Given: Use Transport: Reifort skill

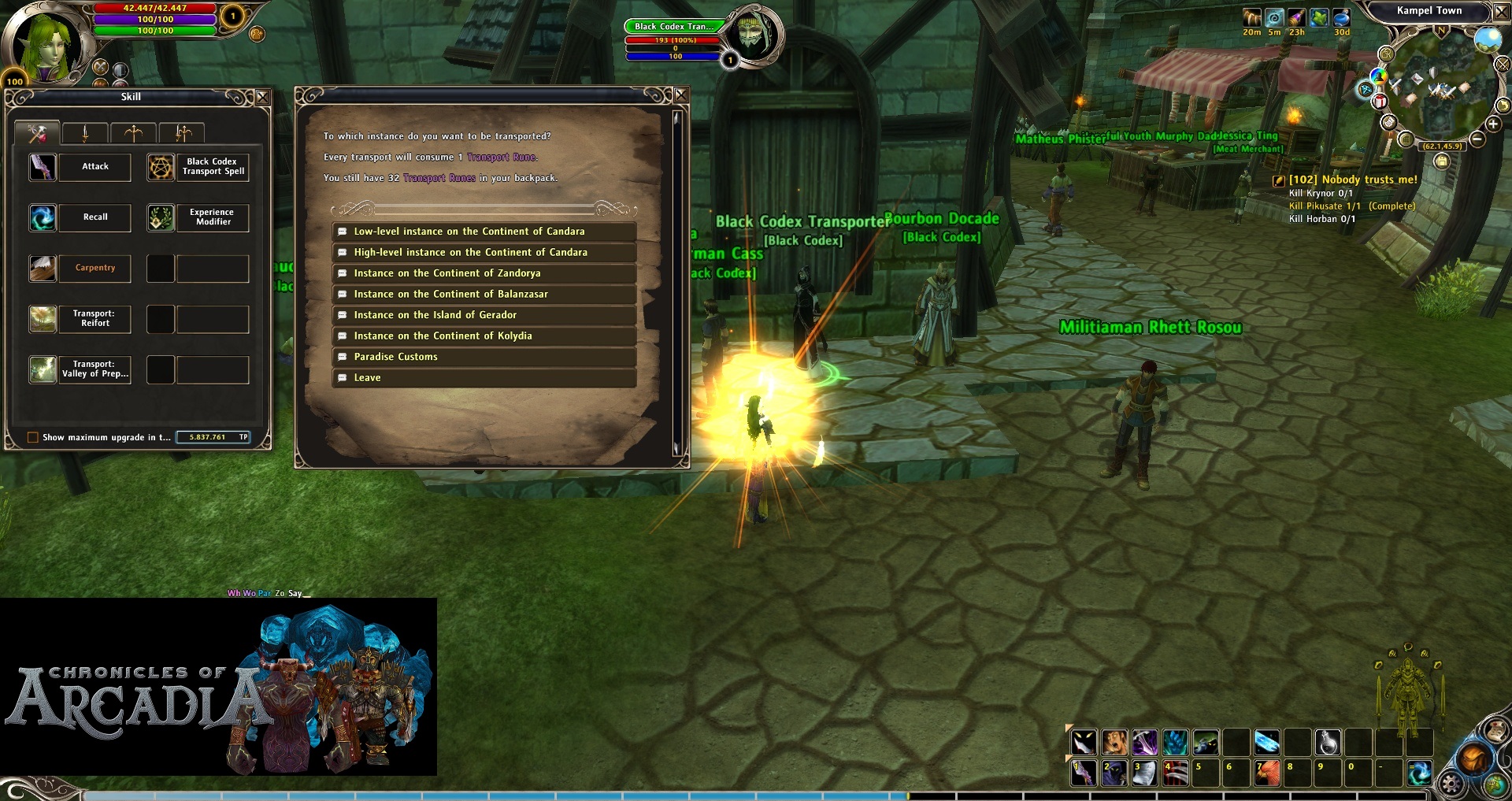Looking at the screenshot, I should [x=43, y=319].
